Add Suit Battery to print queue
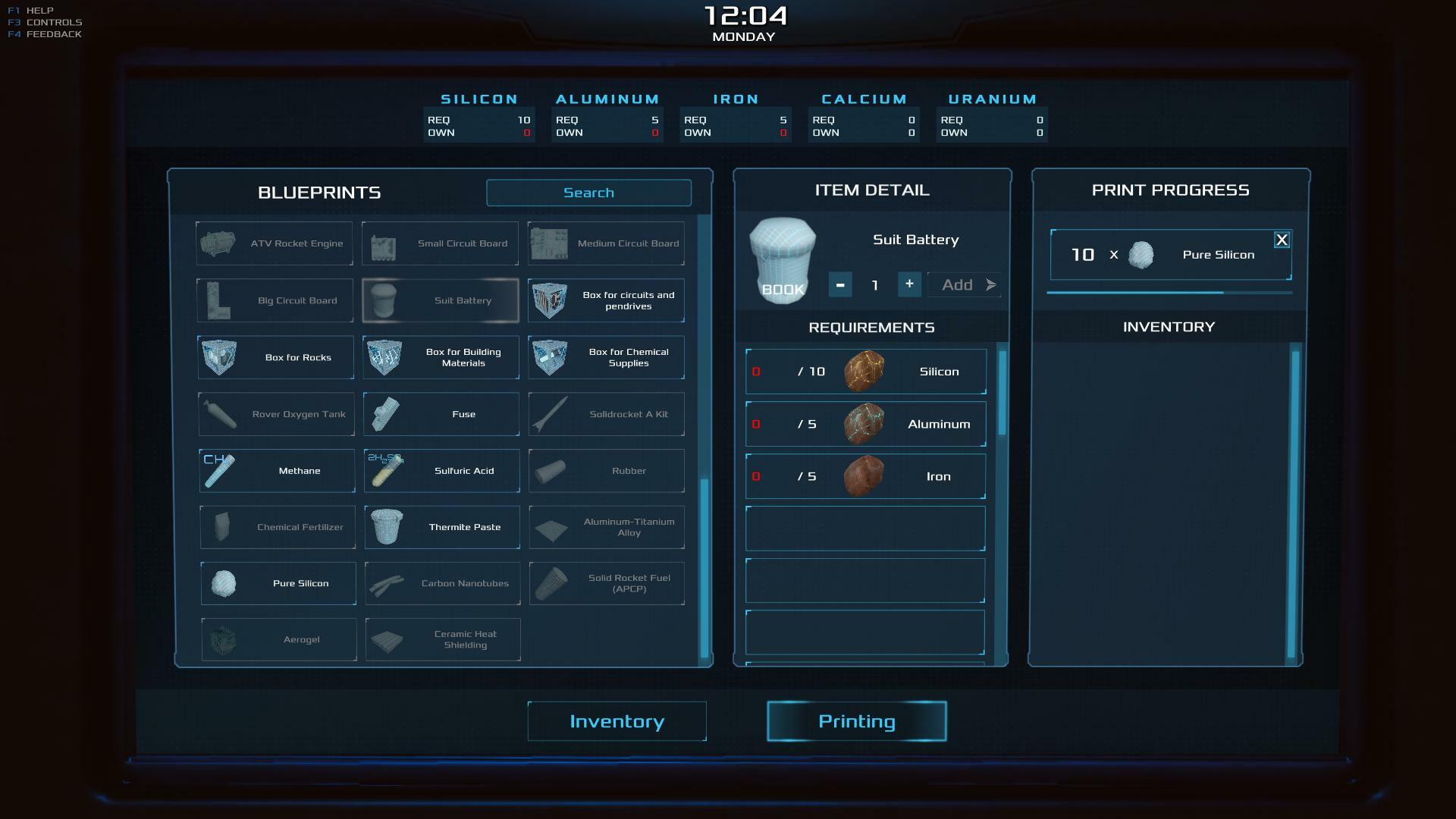1456x819 pixels. tap(965, 285)
